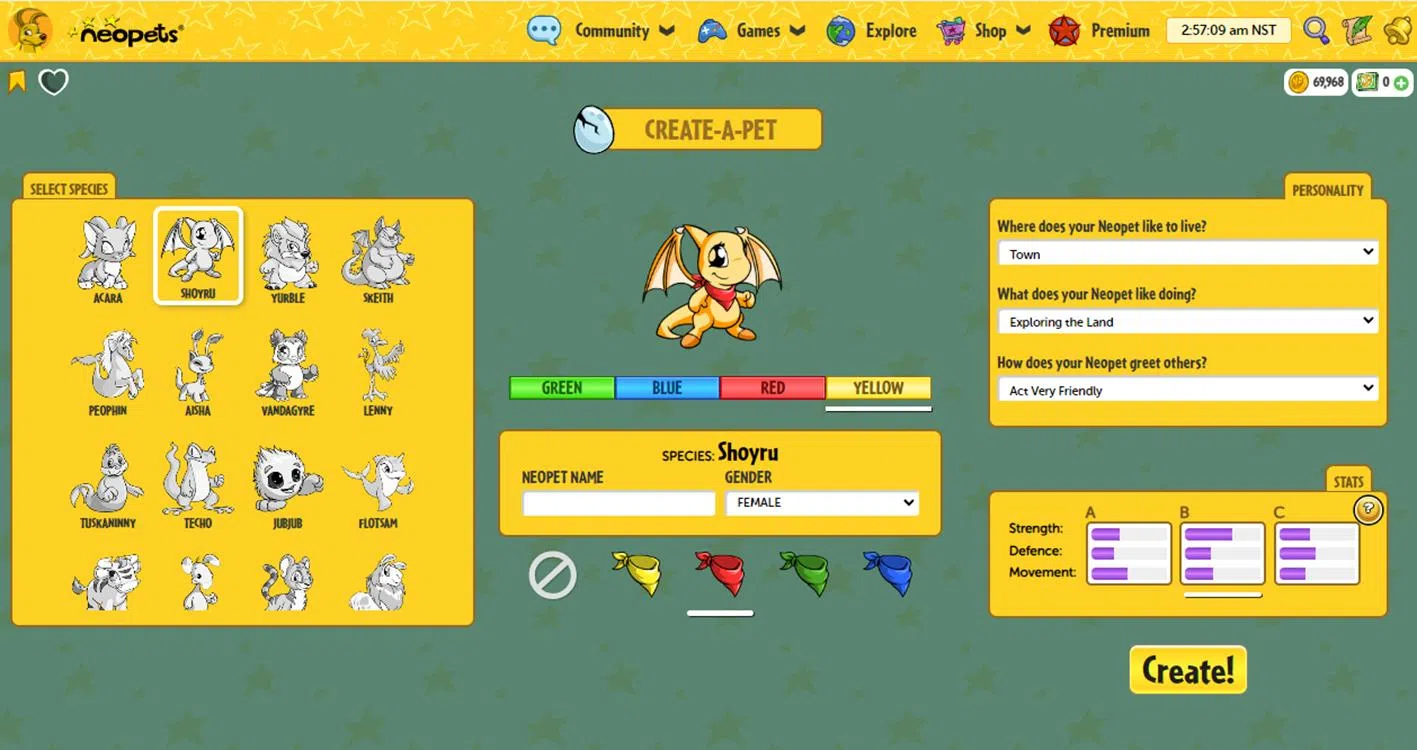Select stats option A

click(x=1129, y=553)
